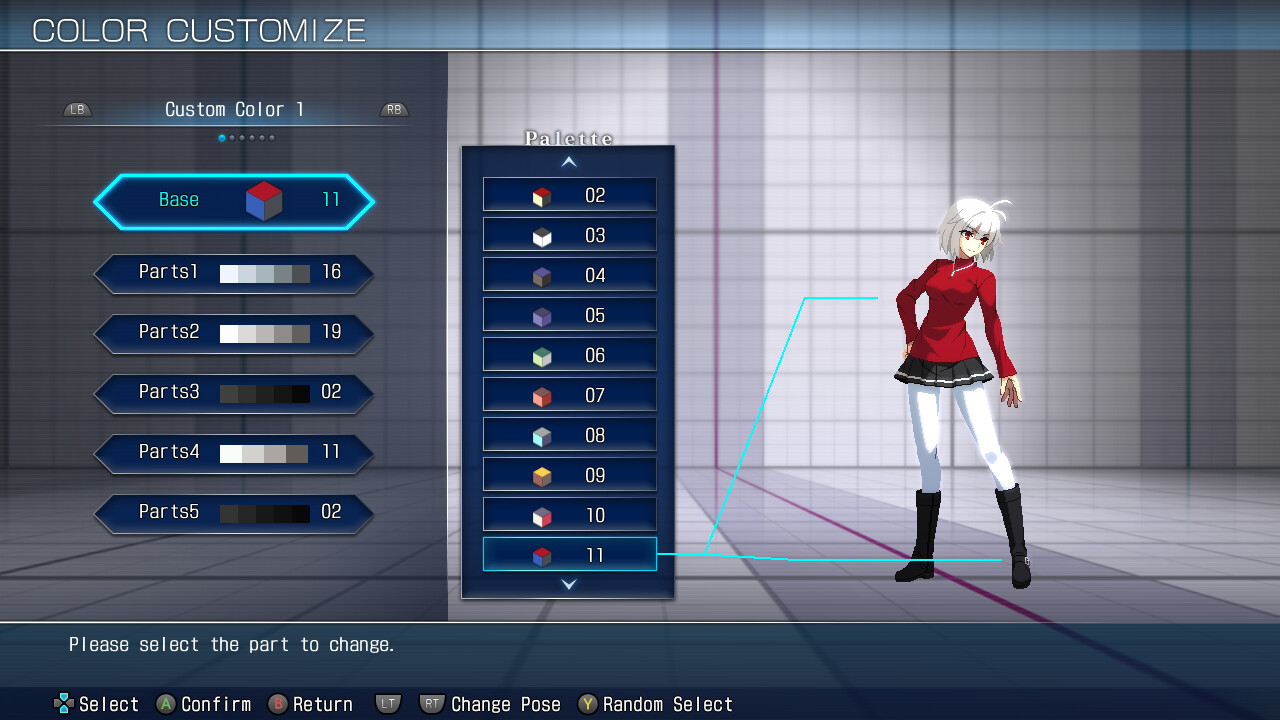Click the palette scroll-up arrow

568,162
